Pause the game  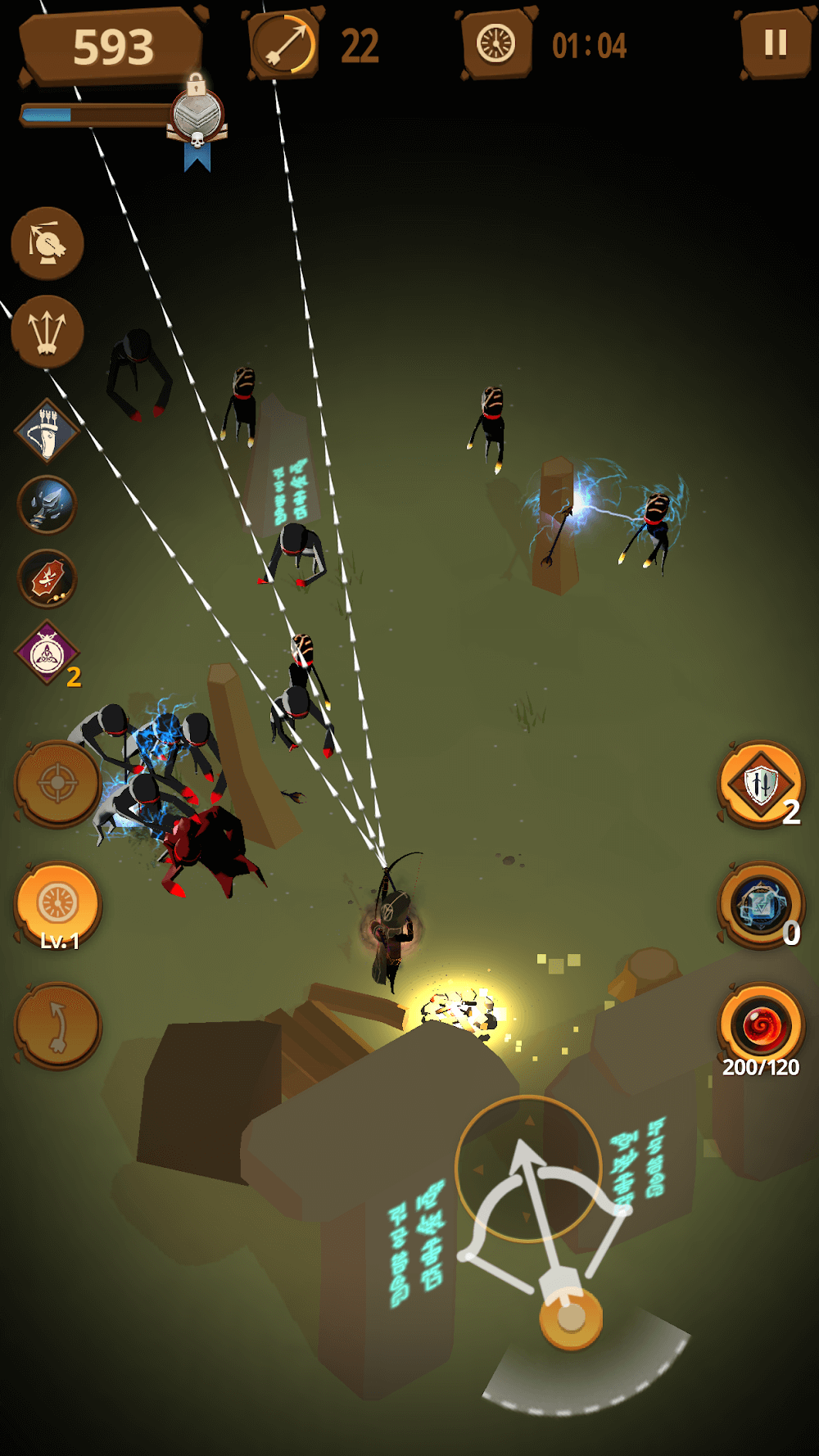click(775, 43)
